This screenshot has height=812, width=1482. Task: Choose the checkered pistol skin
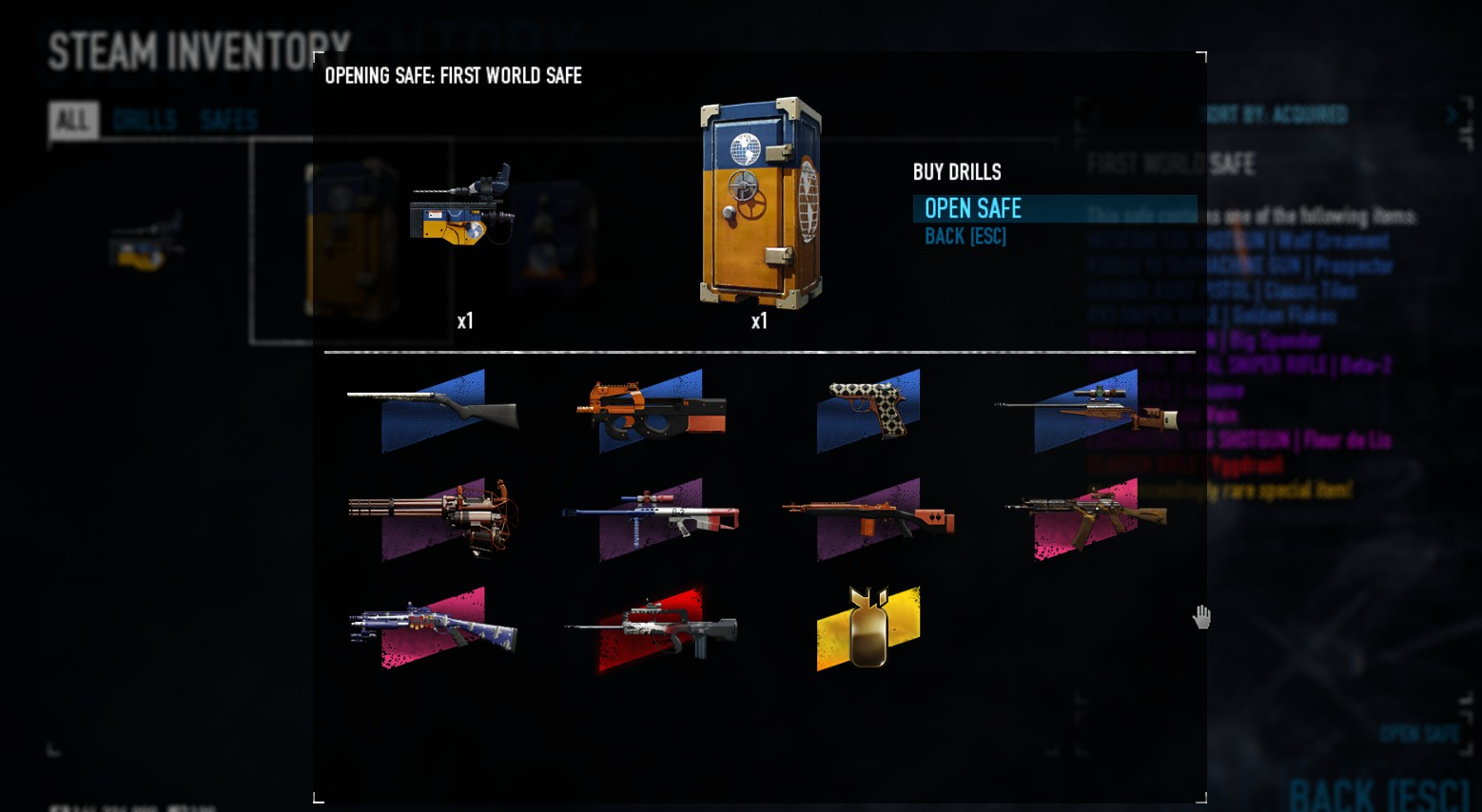click(x=868, y=410)
